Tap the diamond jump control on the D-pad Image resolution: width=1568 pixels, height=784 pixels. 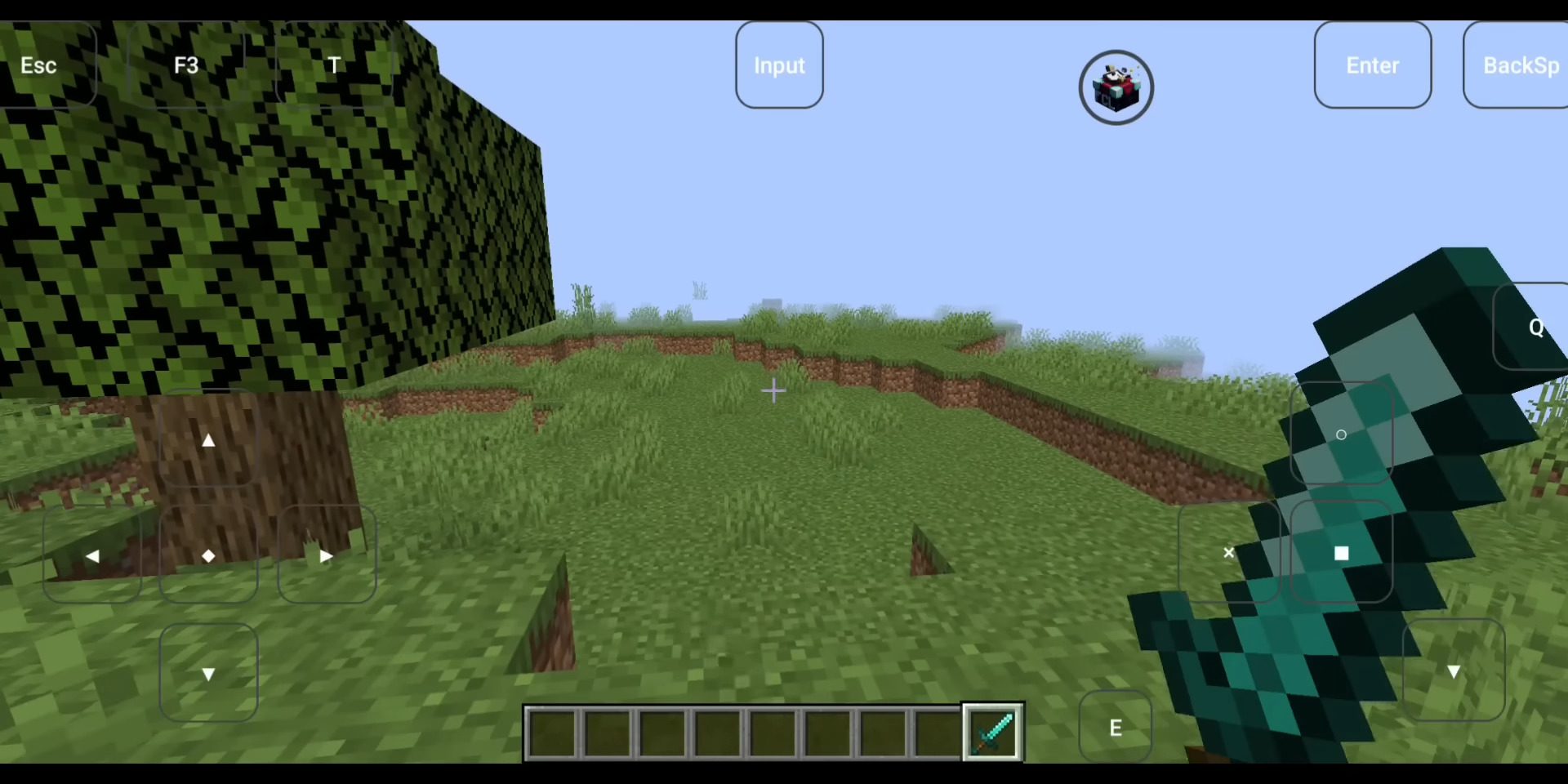pyautogui.click(x=209, y=556)
